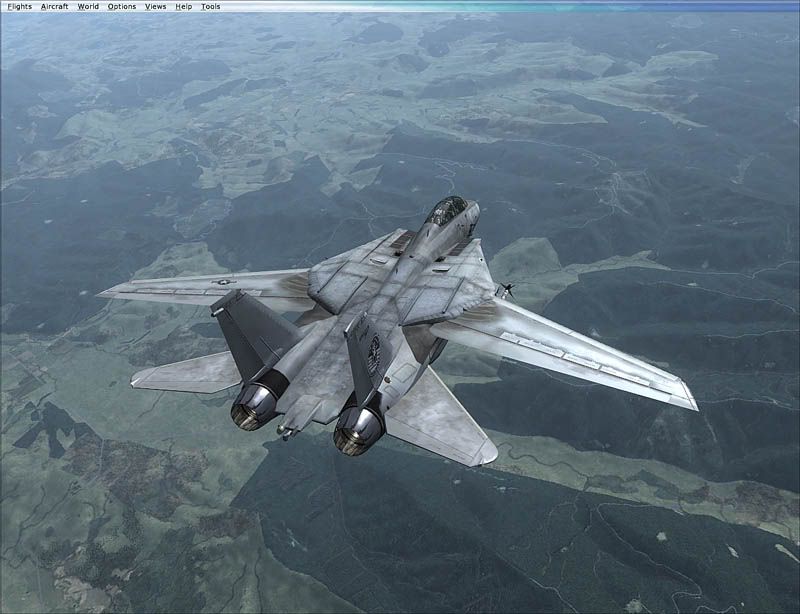This screenshot has width=800, height=614.
Task: Open the Flights menu
Action: tap(19, 6)
